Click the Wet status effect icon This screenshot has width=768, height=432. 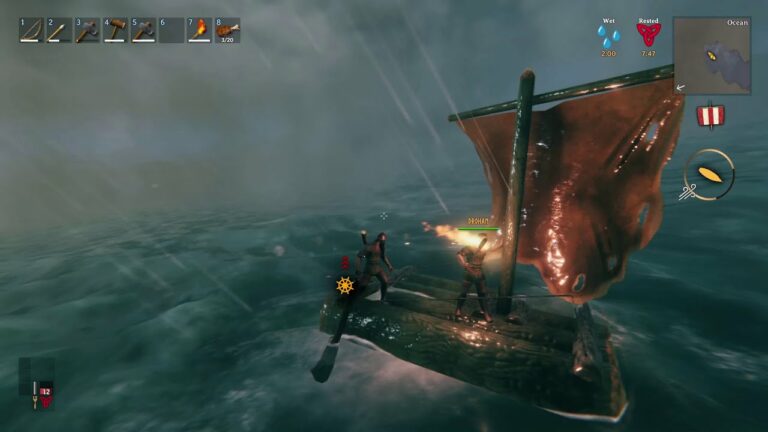click(608, 36)
